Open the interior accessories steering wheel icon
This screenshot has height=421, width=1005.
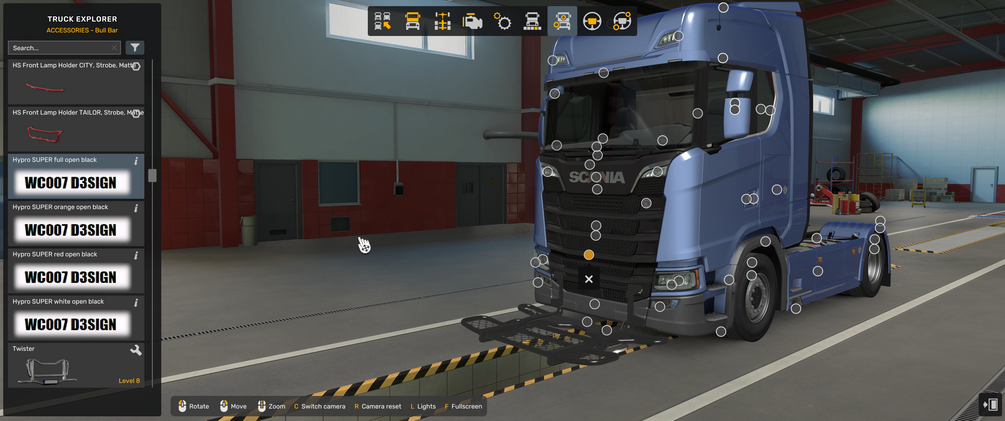tap(622, 21)
